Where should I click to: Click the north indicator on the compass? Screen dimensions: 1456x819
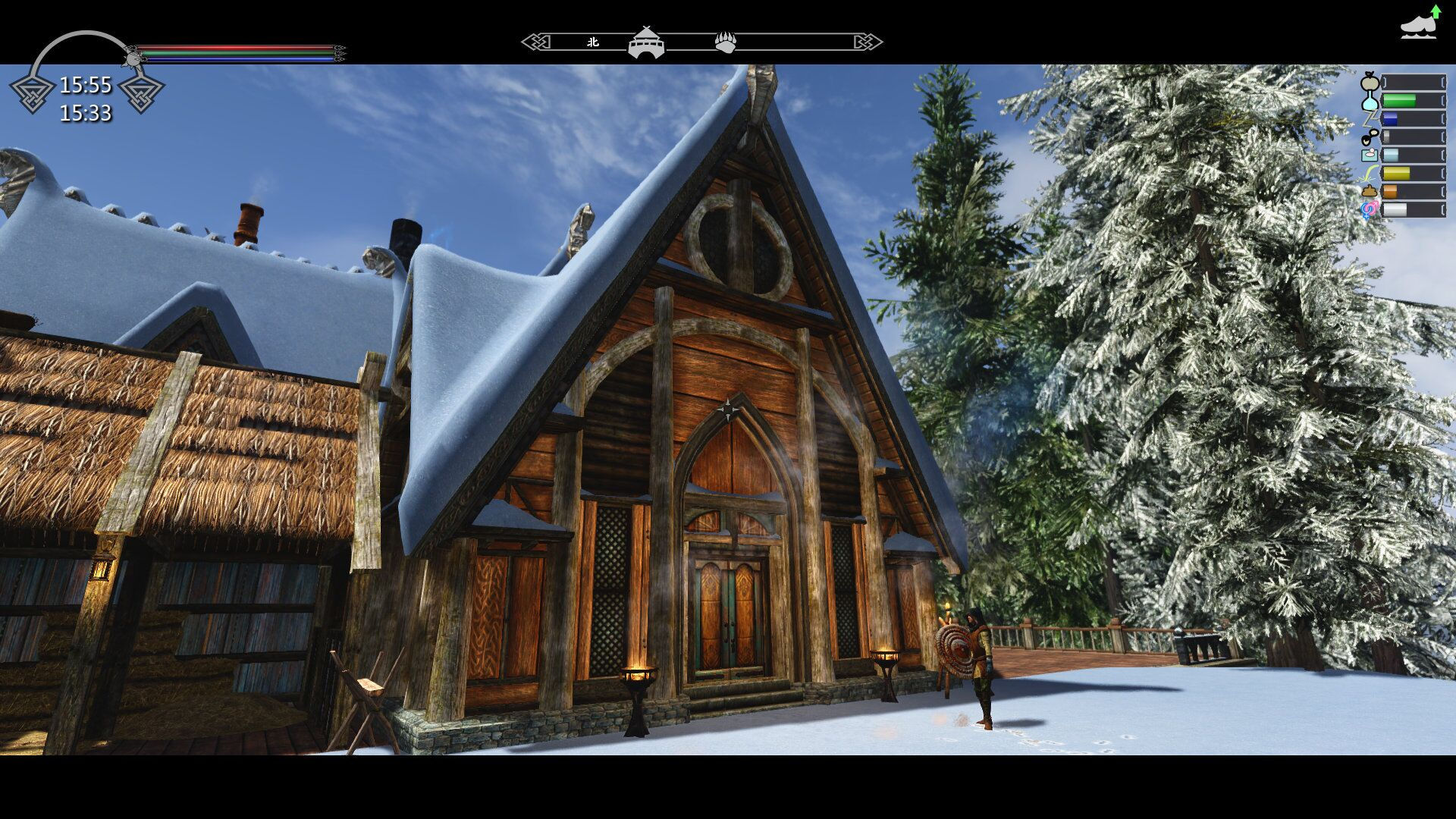(593, 42)
